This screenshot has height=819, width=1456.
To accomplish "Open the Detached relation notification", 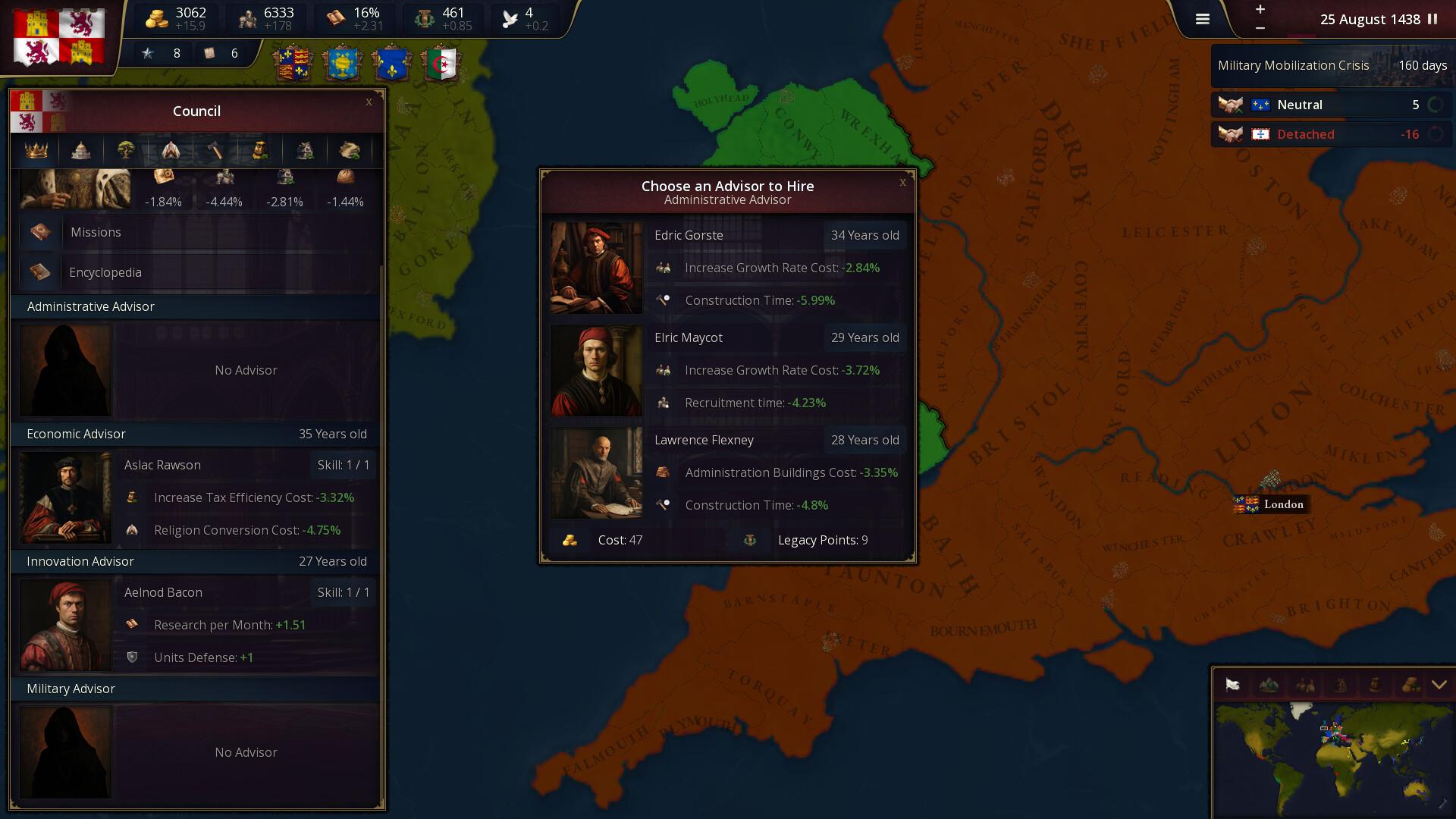I will pyautogui.click(x=1331, y=134).
